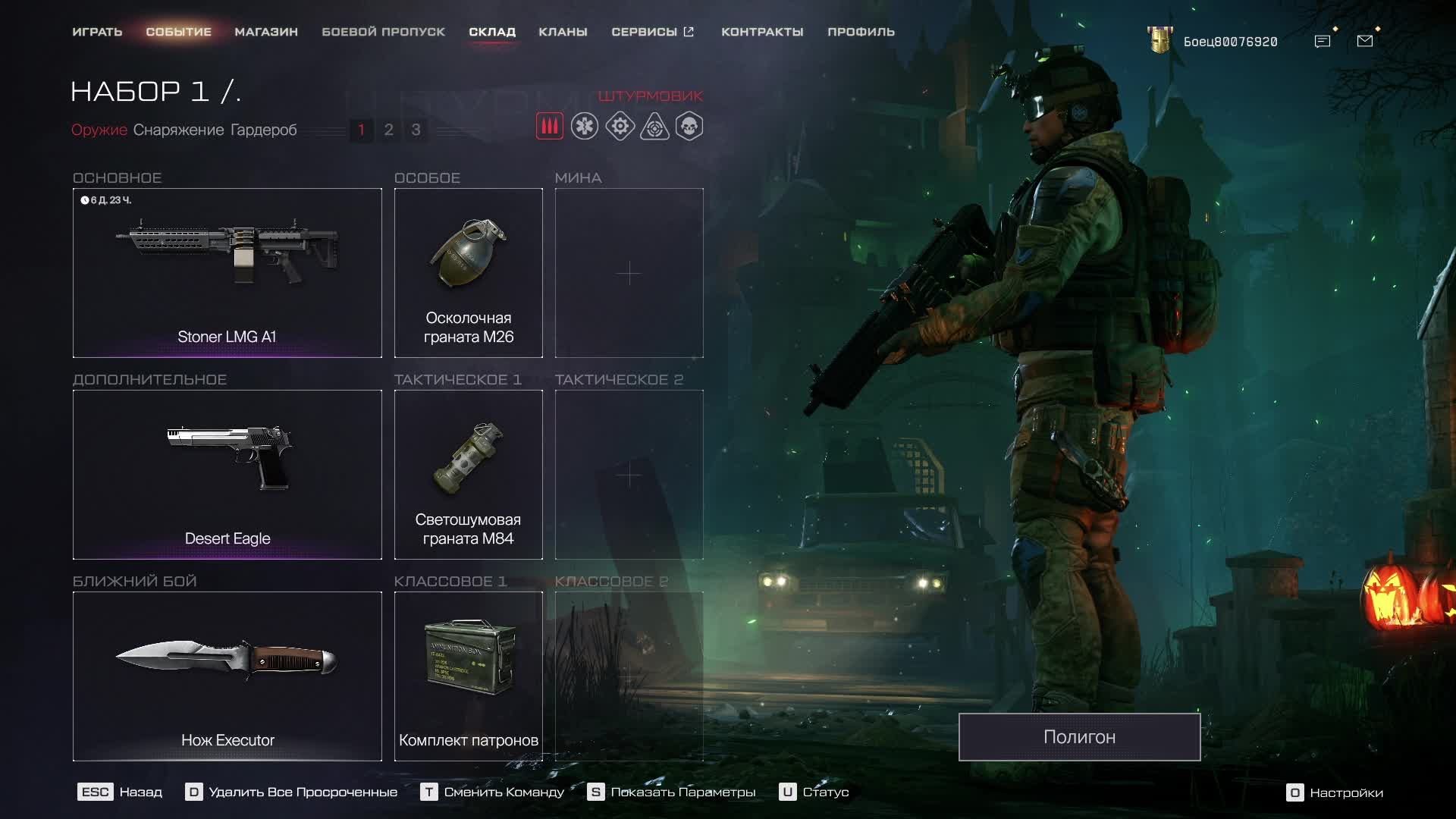
Task: View the Профиль page
Action: pos(861,32)
